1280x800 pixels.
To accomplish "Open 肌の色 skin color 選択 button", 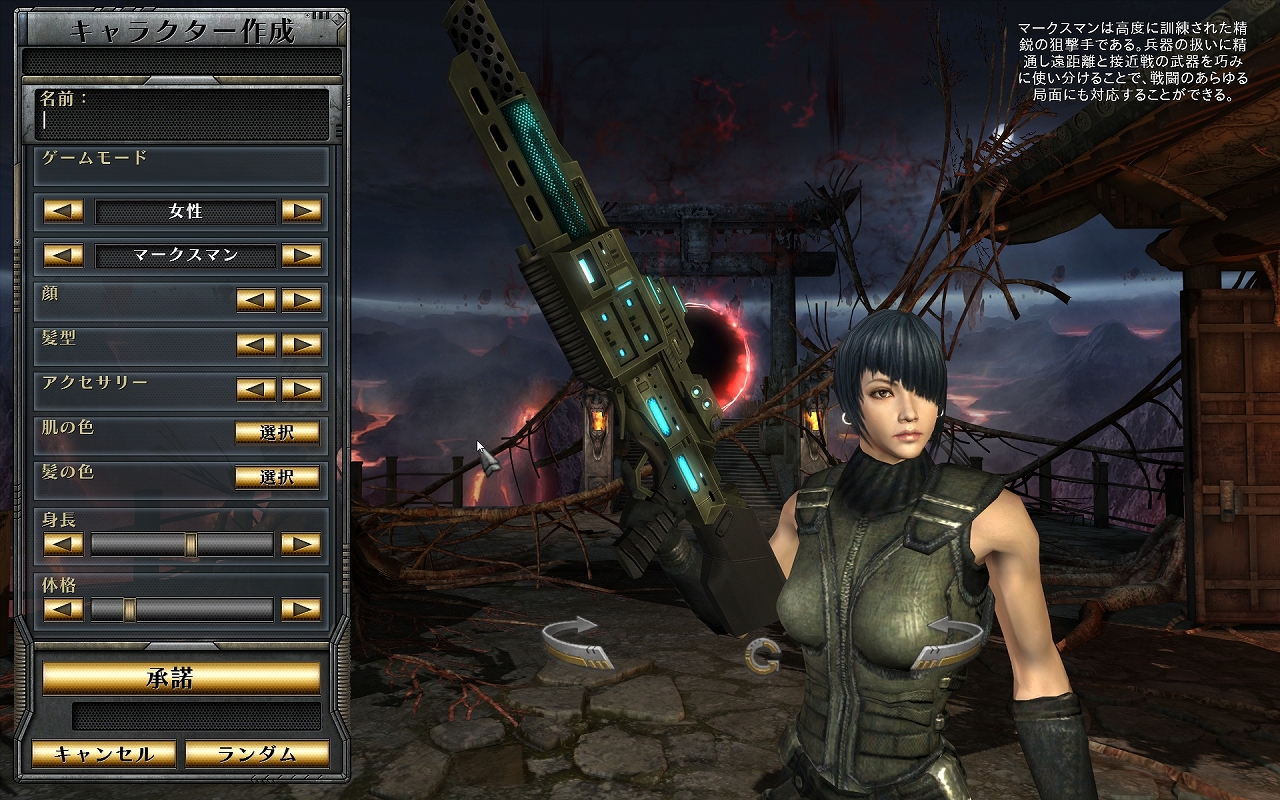I will coord(277,432).
